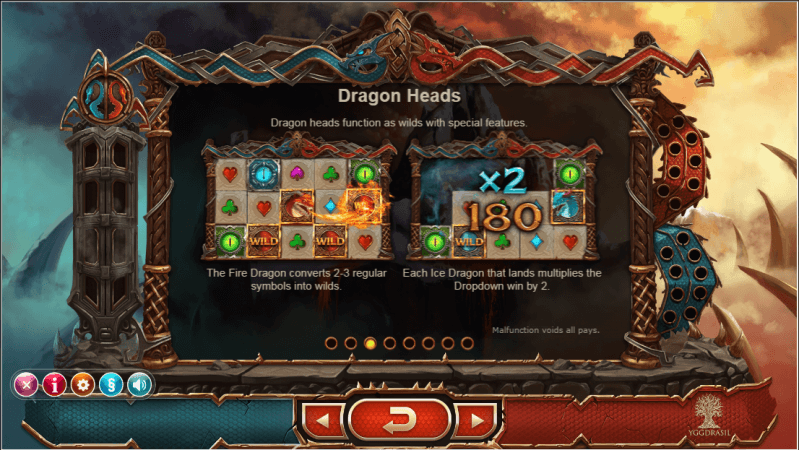
Task: Close the menu with the pink X icon
Action: pyautogui.click(x=25, y=384)
